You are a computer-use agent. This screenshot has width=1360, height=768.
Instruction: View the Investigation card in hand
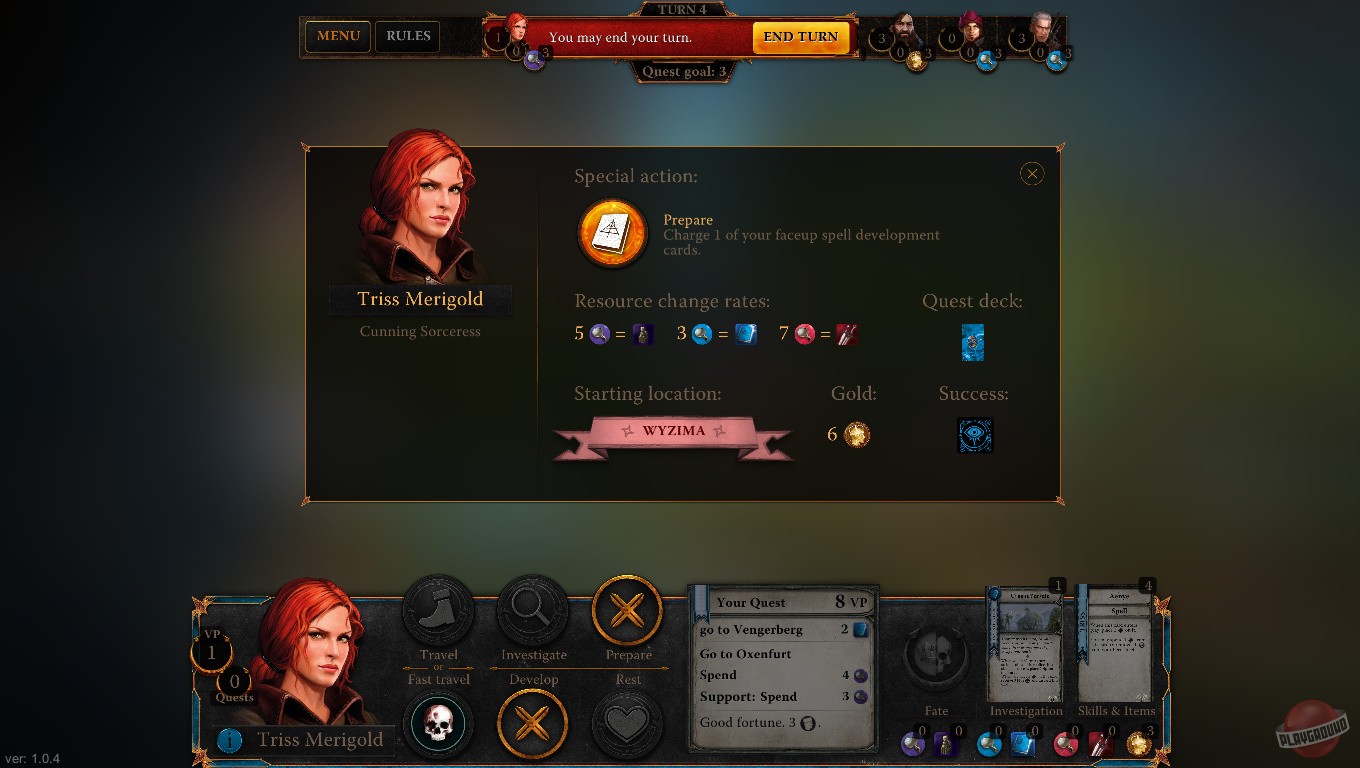pos(1026,643)
